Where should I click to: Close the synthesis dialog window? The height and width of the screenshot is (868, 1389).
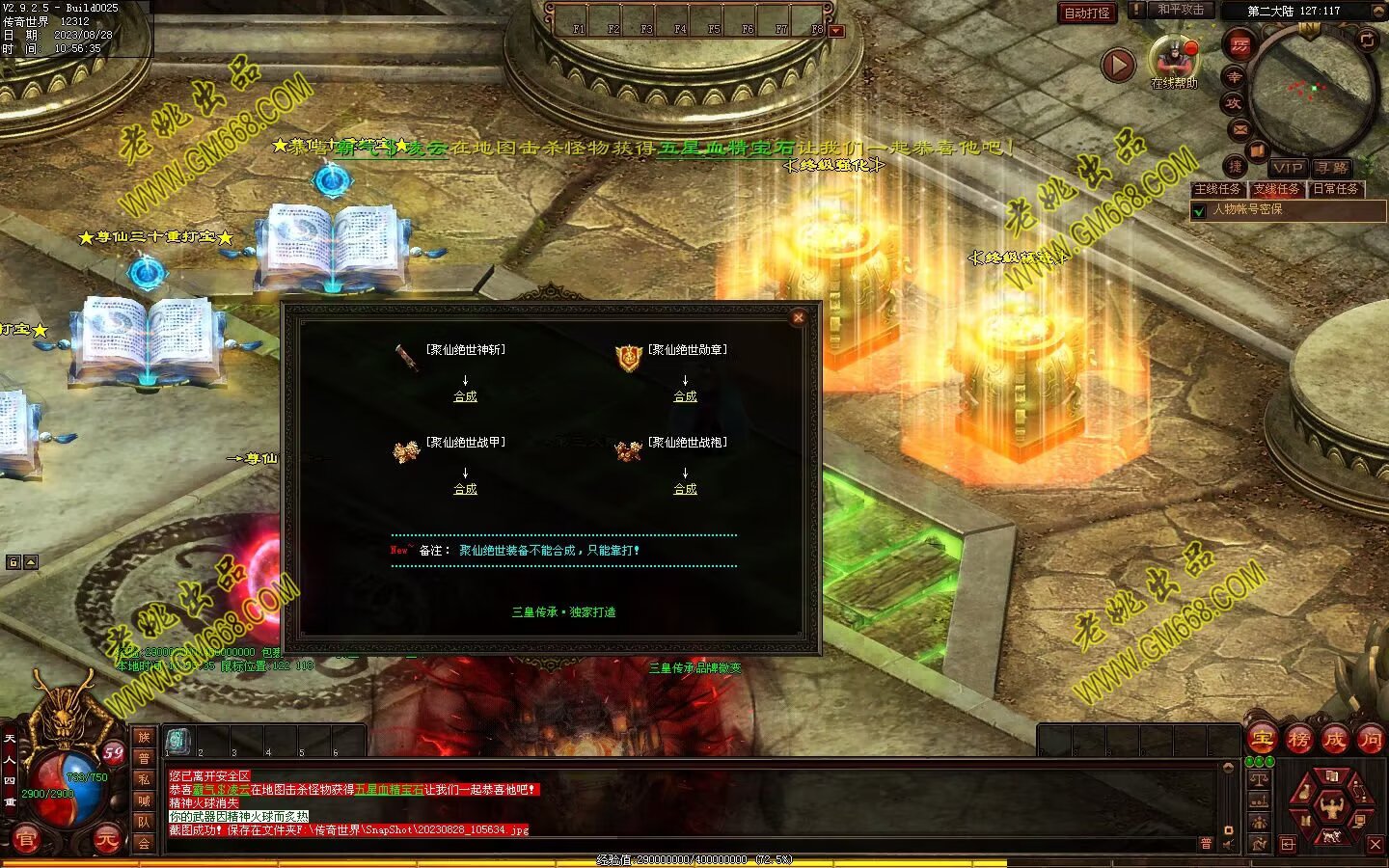(x=798, y=317)
